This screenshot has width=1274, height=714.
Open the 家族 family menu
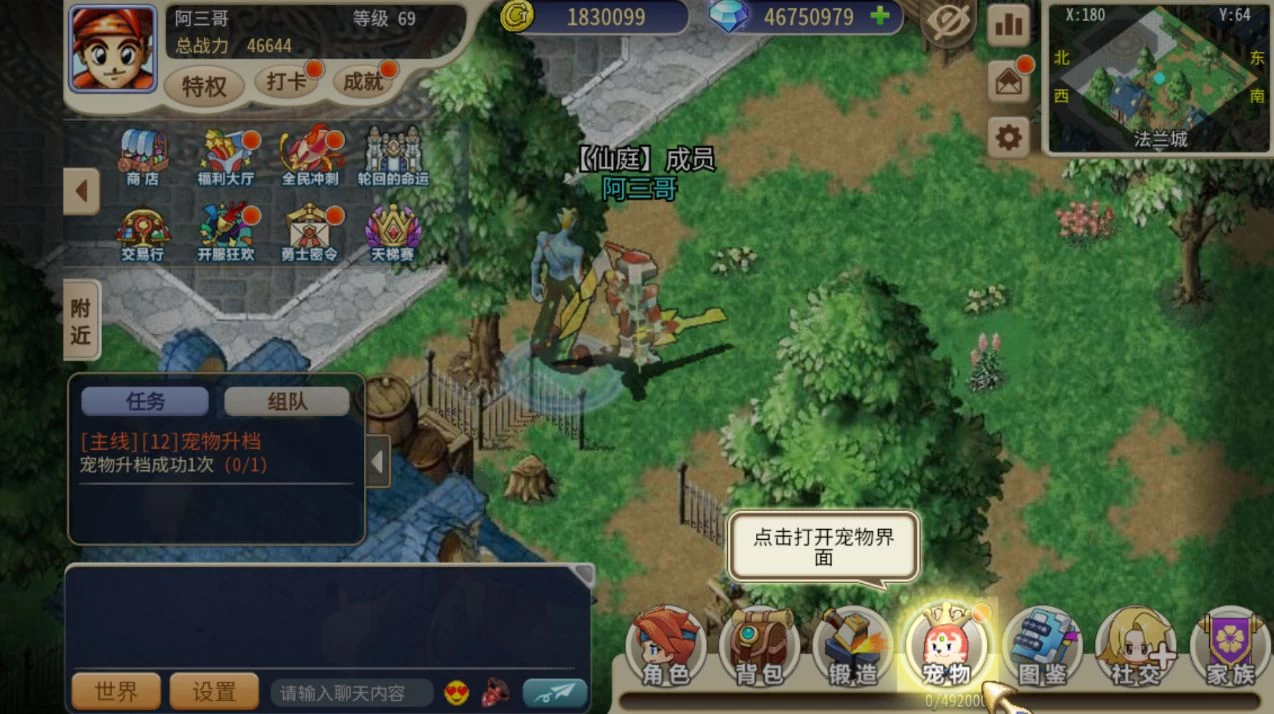click(x=1229, y=647)
